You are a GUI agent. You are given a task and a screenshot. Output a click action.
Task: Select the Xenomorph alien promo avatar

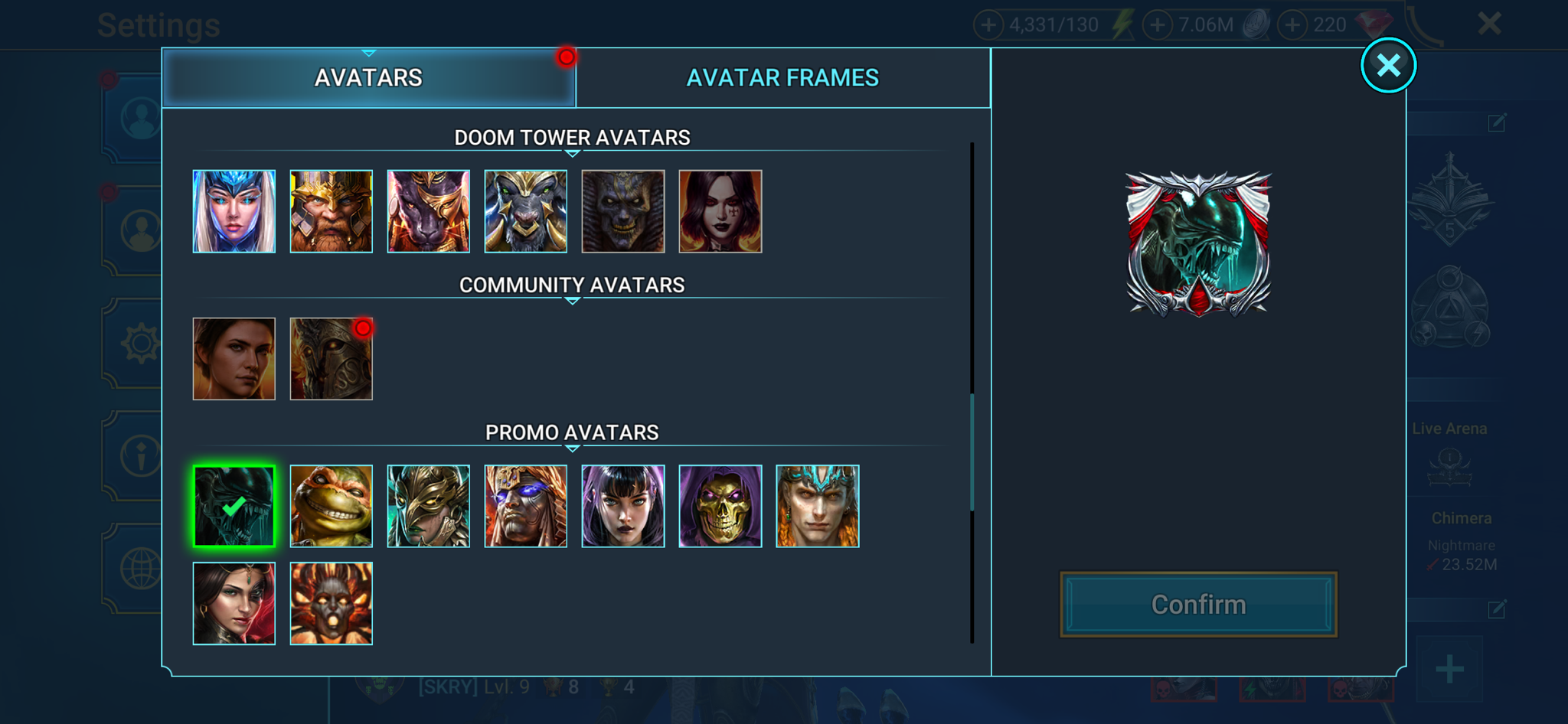(234, 506)
